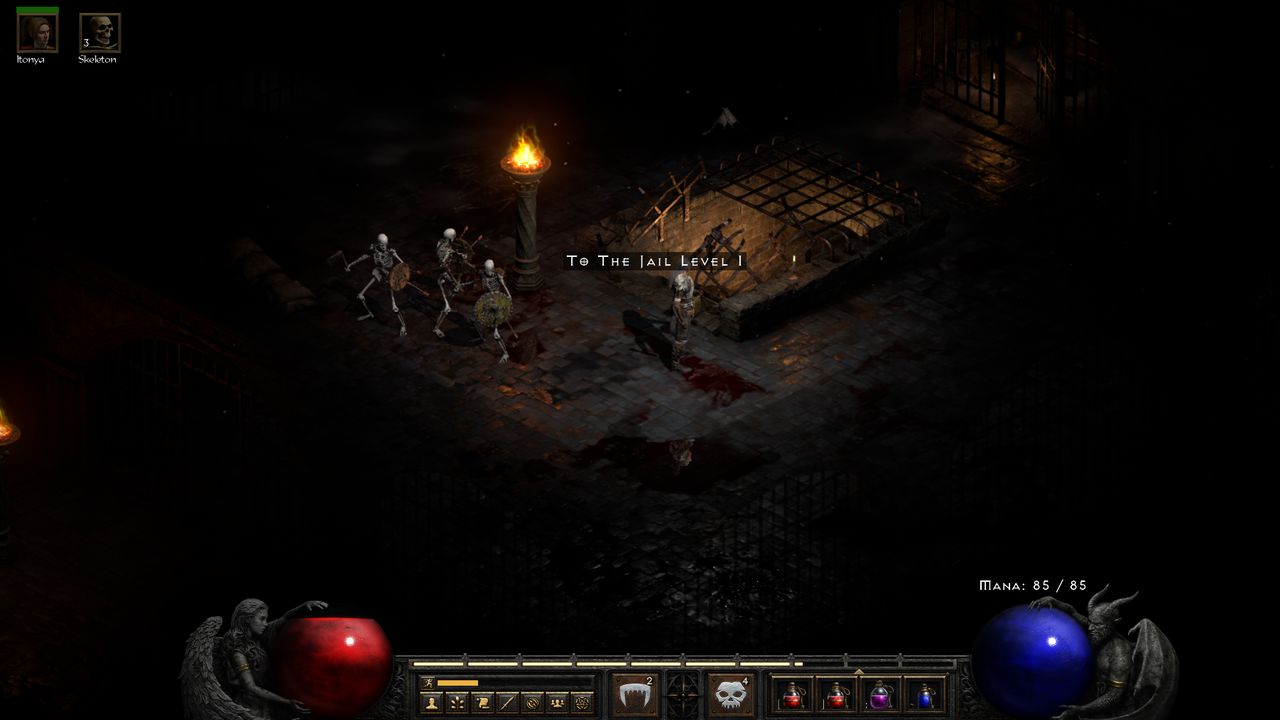
Task: Open the quest log scroll icon
Action: pos(482,703)
